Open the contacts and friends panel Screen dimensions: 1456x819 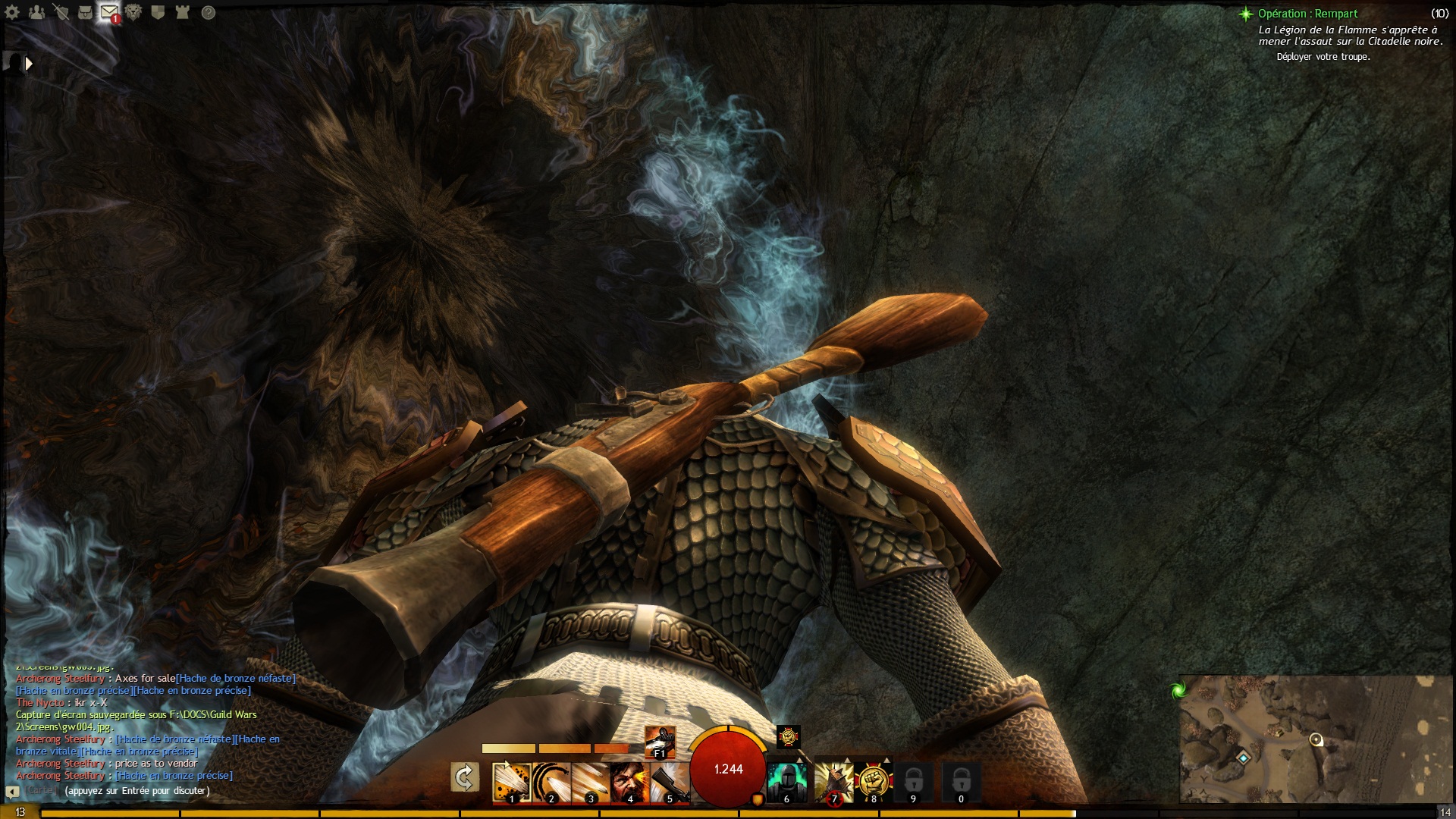(x=36, y=12)
